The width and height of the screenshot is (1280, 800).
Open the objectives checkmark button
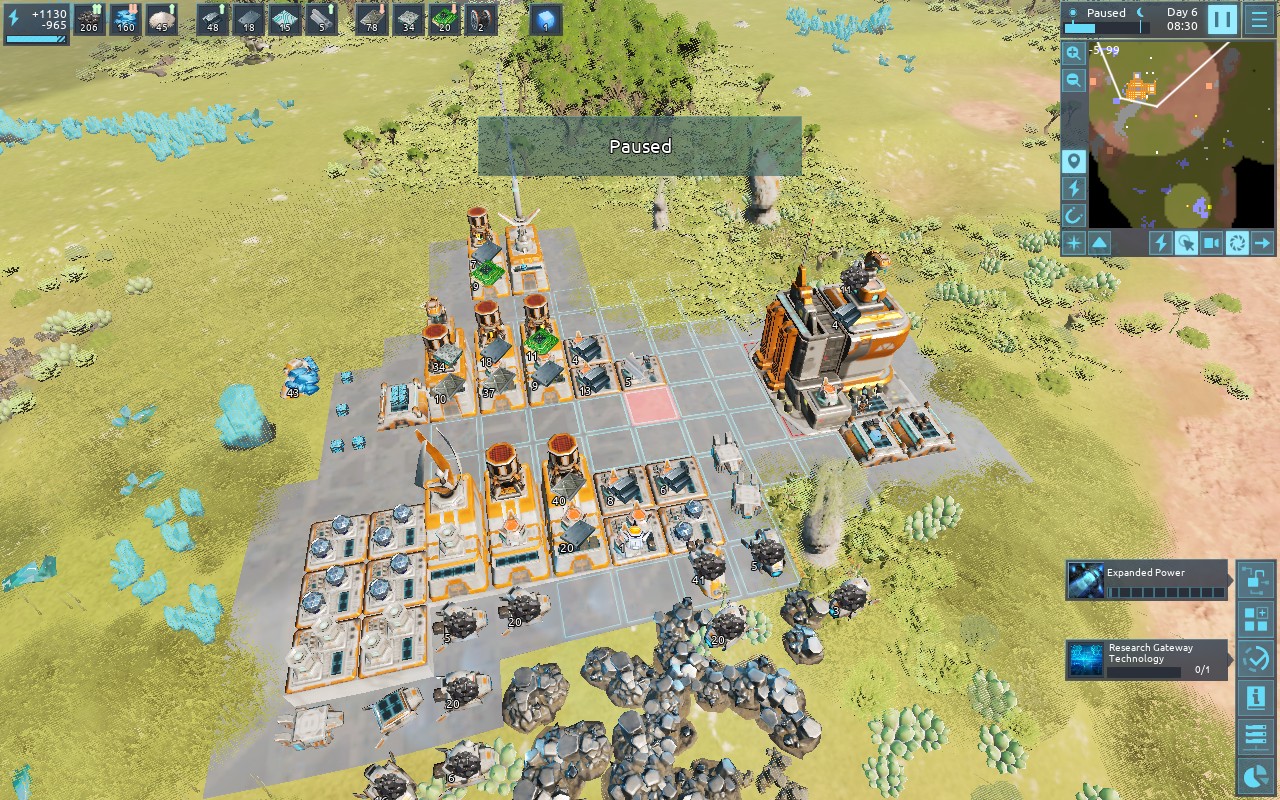click(1255, 658)
